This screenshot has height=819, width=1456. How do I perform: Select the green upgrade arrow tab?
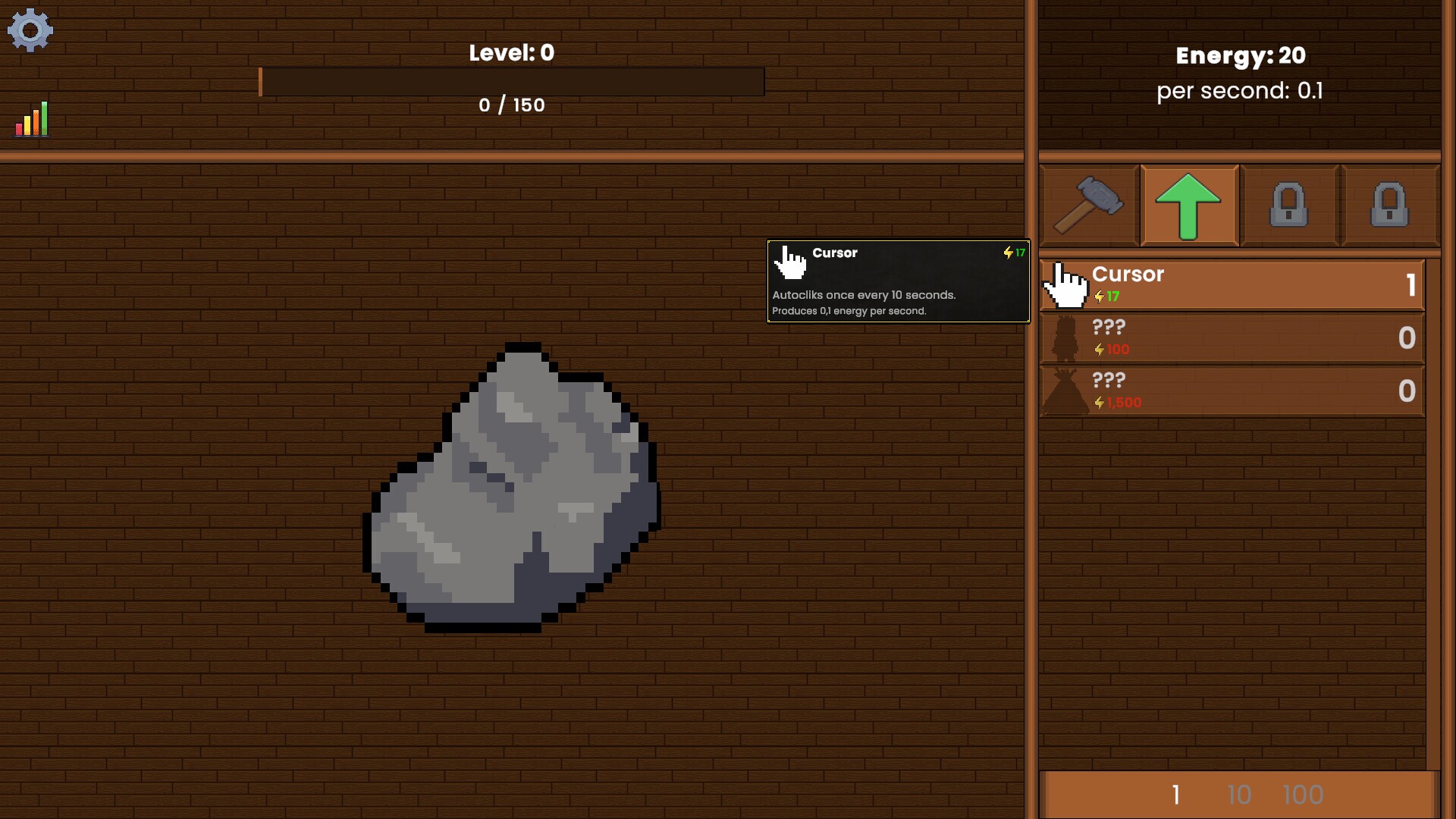point(1188,205)
